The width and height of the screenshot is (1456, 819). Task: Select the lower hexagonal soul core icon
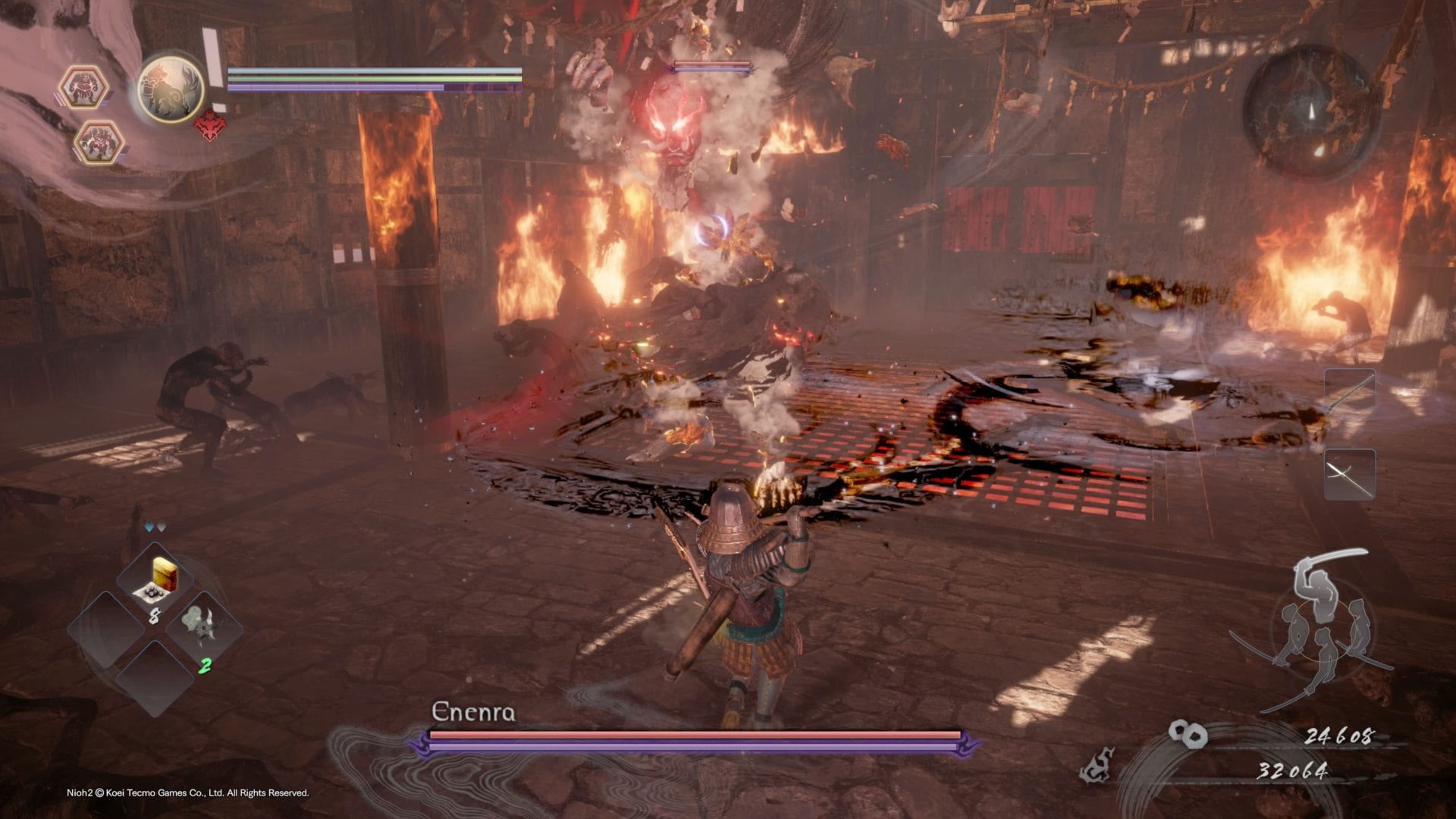[98, 142]
